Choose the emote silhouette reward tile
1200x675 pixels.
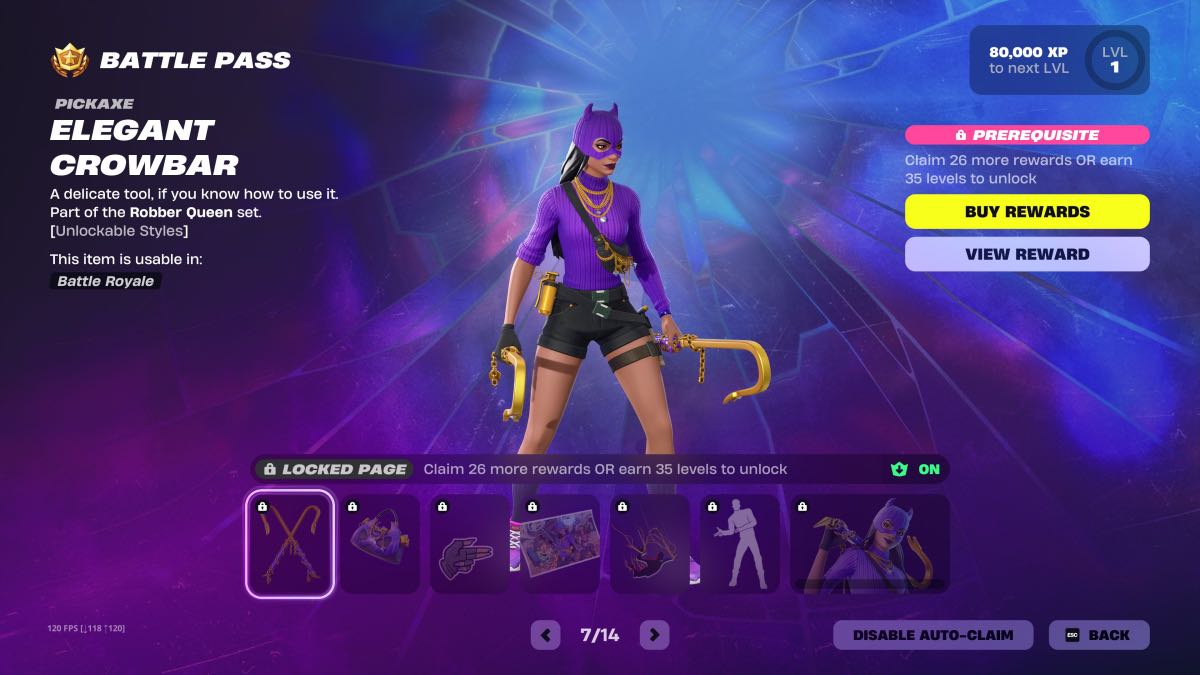(x=739, y=544)
